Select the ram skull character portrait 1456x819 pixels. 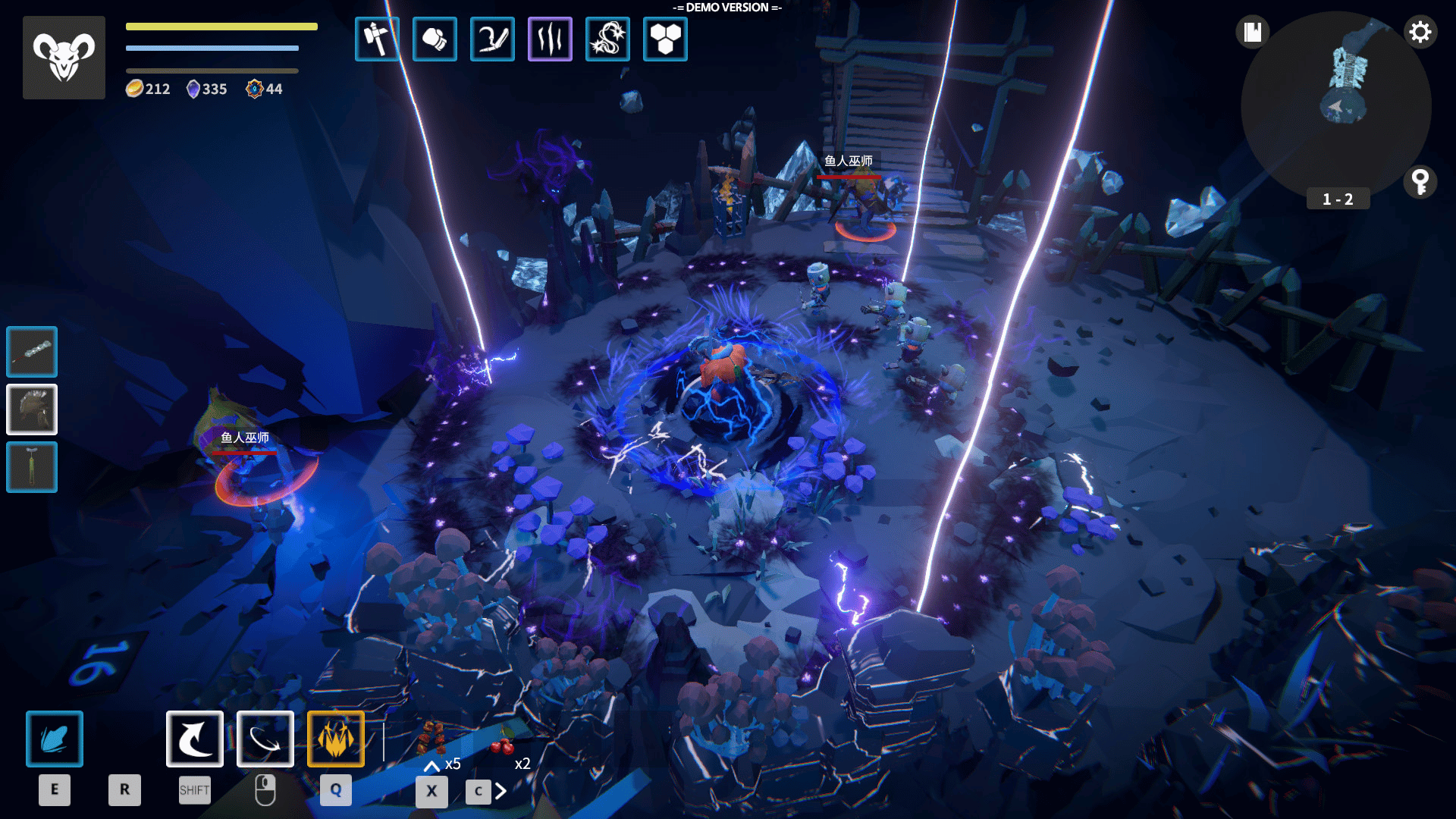pos(64,58)
